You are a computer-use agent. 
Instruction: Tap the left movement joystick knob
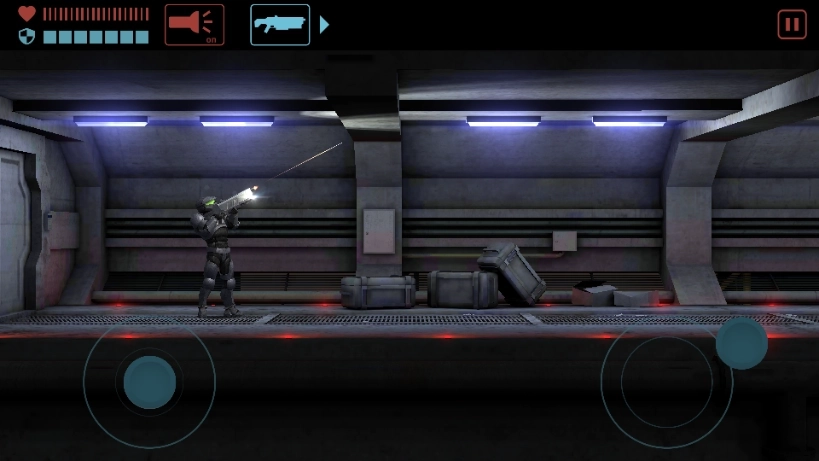[150, 381]
